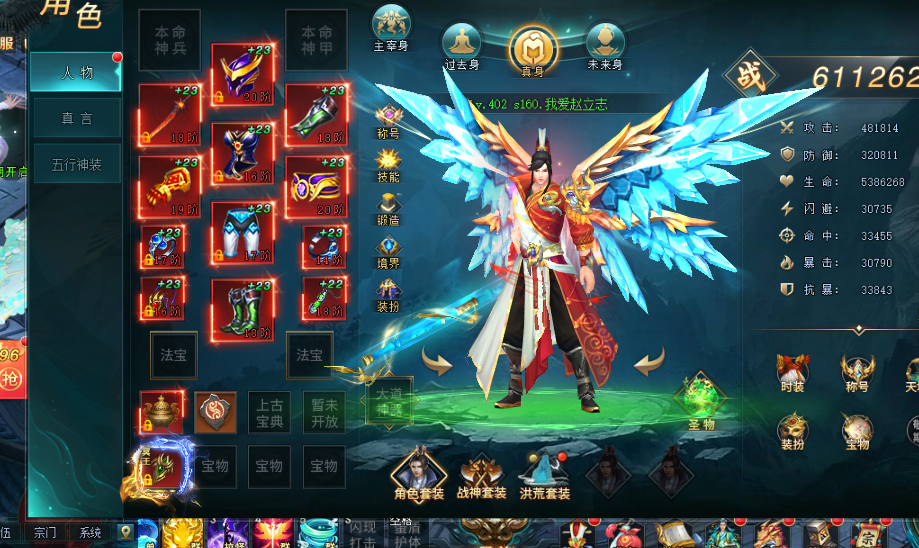Open the 境界 realm icon

click(x=388, y=251)
